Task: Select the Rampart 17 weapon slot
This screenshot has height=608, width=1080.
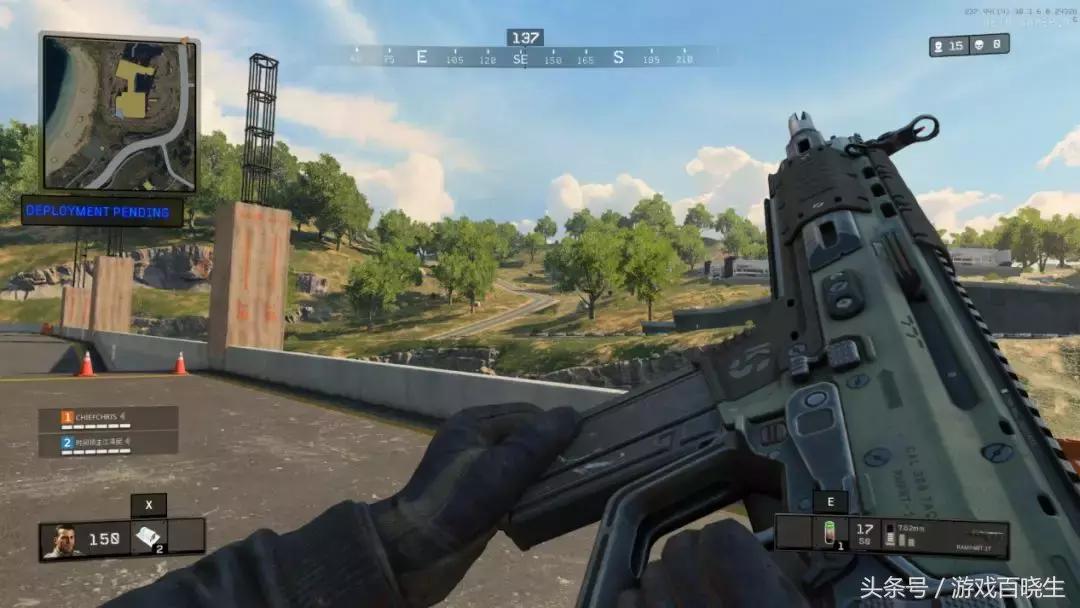Action: [x=949, y=538]
